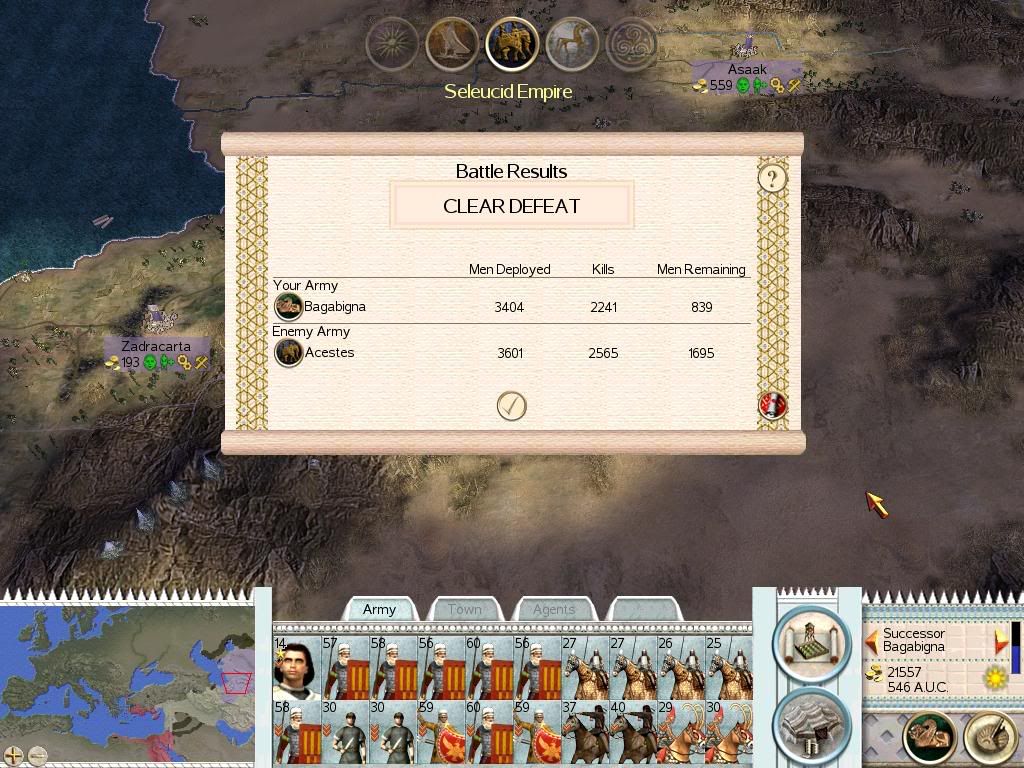Select previous character with left arrow
Screen dimensions: 1024x768
click(872, 640)
